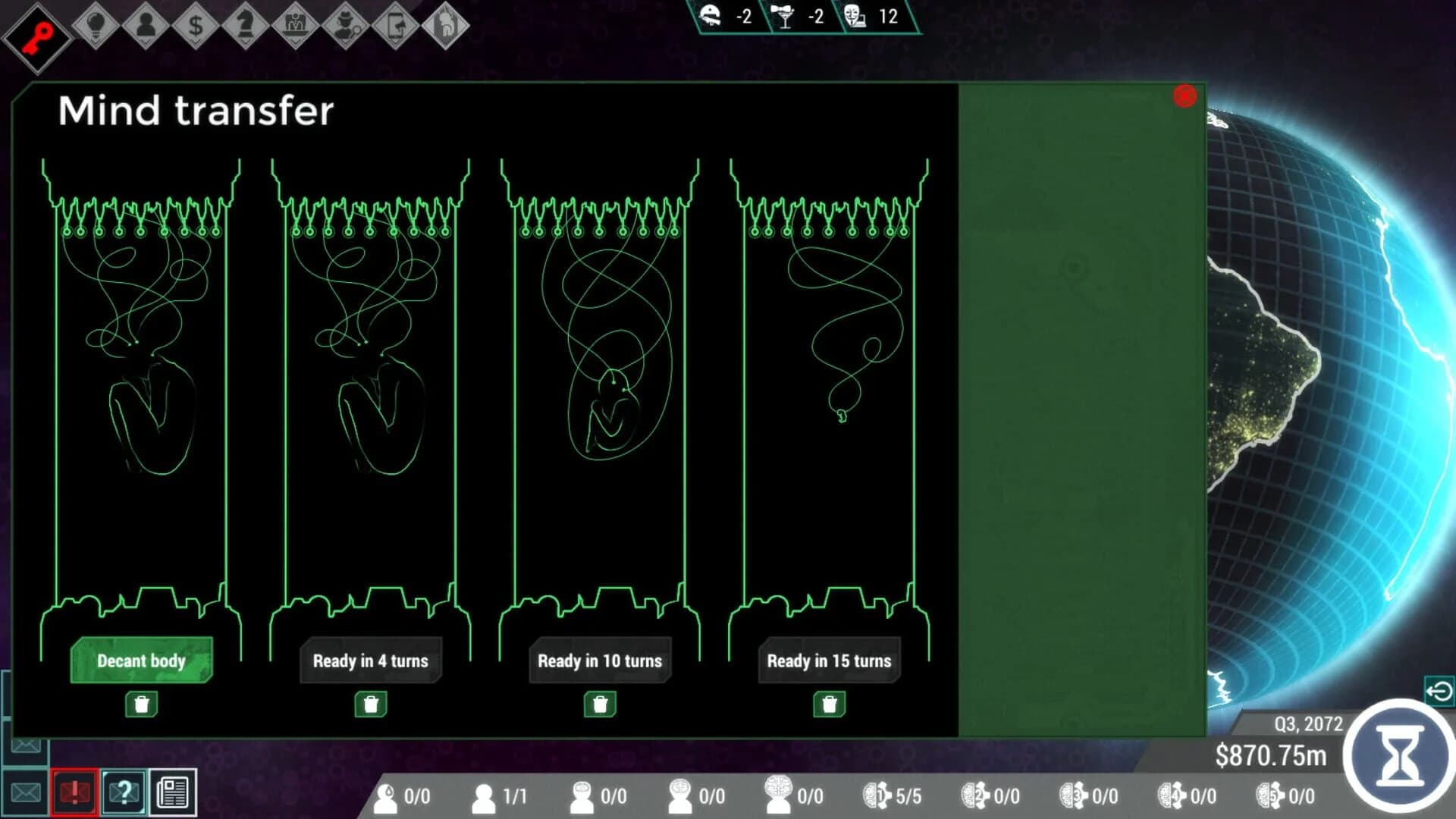Click the trash icon under Ready in 10 turns
This screenshot has height=819, width=1456.
point(599,703)
